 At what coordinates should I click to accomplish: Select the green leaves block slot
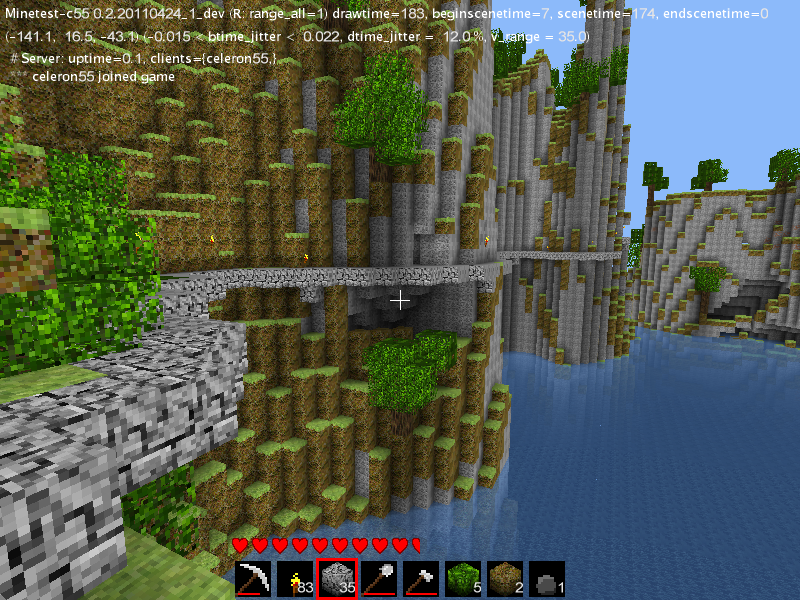click(464, 579)
